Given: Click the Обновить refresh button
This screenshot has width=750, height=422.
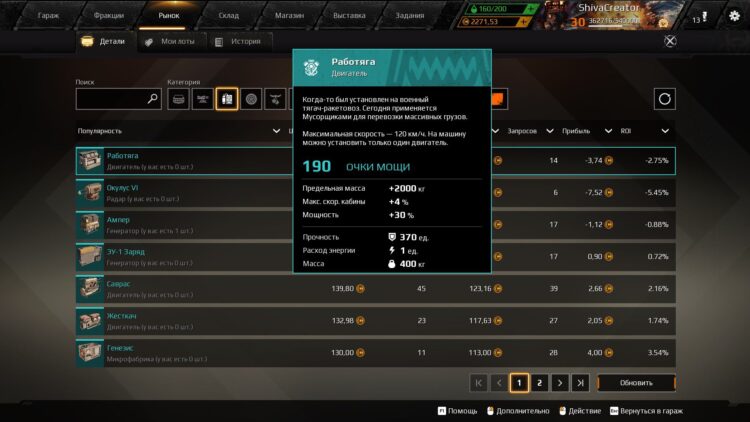Looking at the screenshot, I should click(636, 383).
